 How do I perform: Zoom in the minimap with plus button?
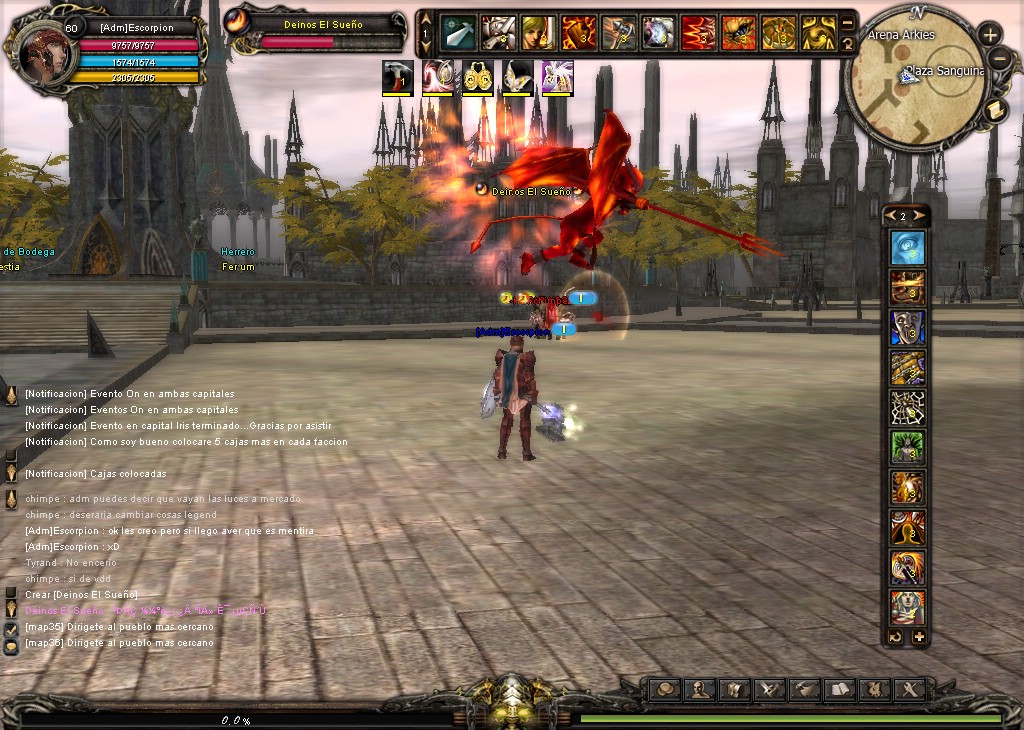tap(990, 34)
